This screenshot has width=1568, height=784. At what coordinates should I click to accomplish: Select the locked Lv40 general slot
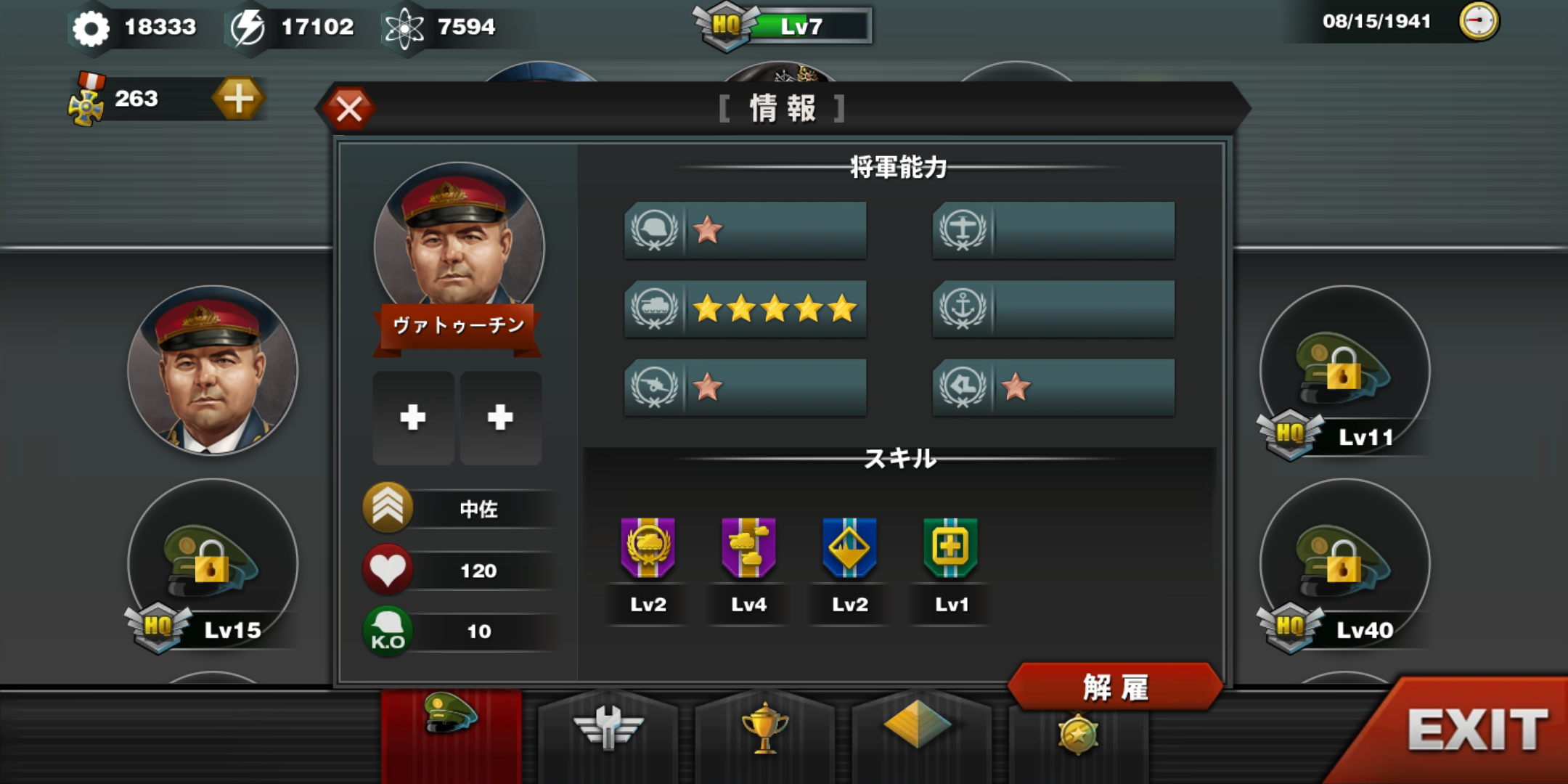[1344, 563]
